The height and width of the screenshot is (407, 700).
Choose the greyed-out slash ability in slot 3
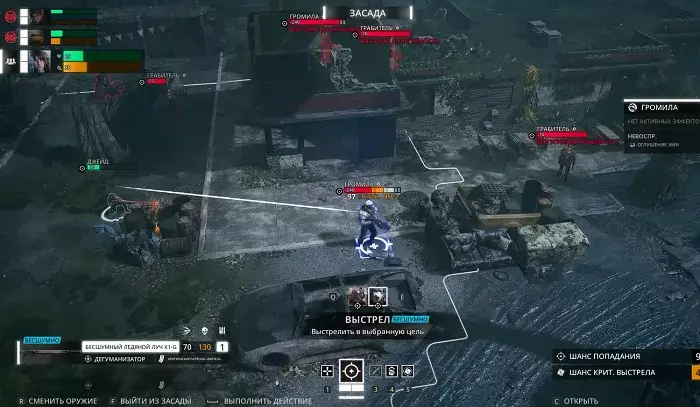(375, 371)
